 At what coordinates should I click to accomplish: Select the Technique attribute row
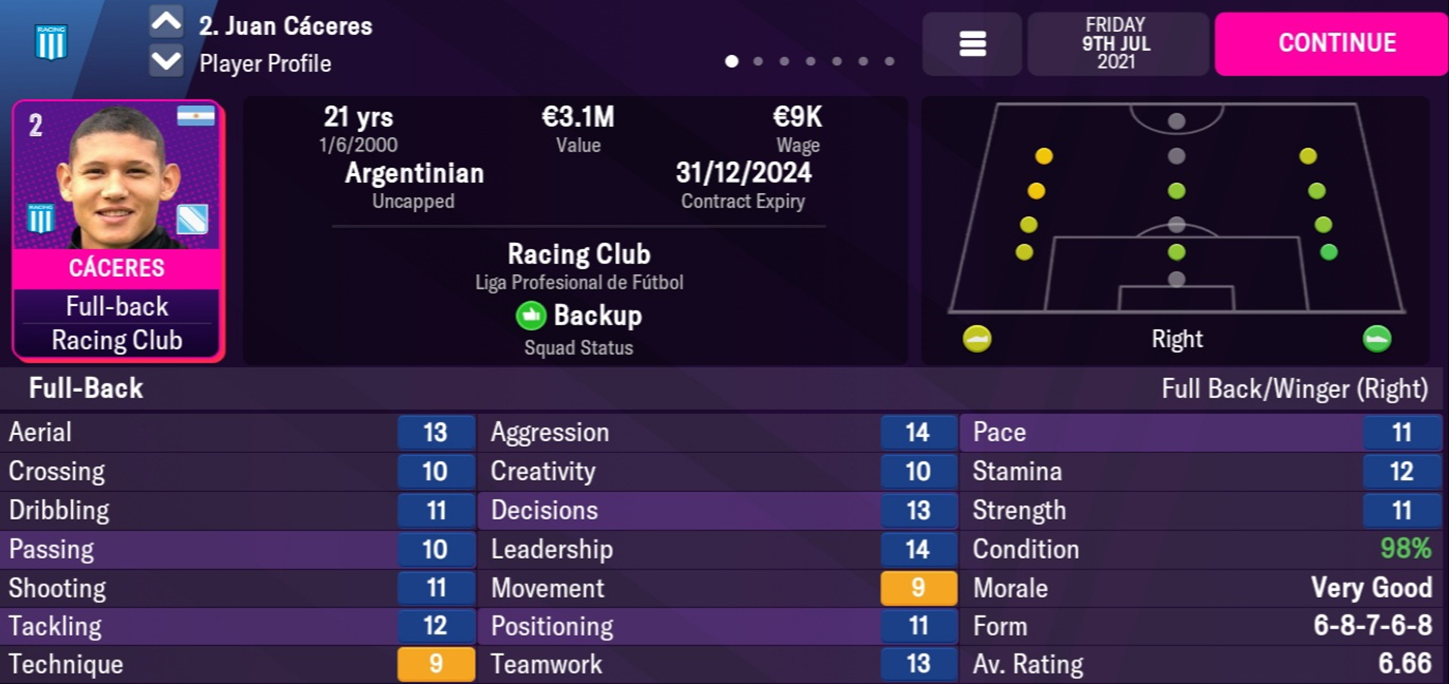pos(238,665)
